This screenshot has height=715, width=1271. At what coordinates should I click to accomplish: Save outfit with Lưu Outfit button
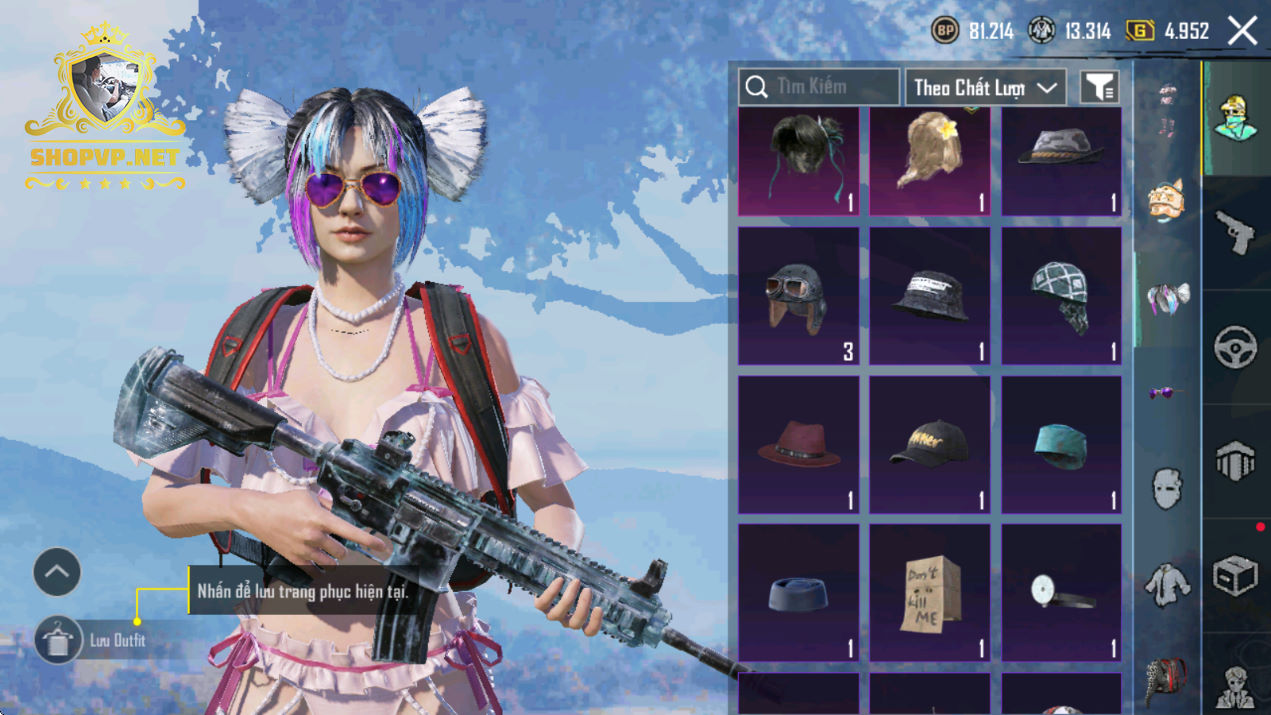(x=59, y=640)
